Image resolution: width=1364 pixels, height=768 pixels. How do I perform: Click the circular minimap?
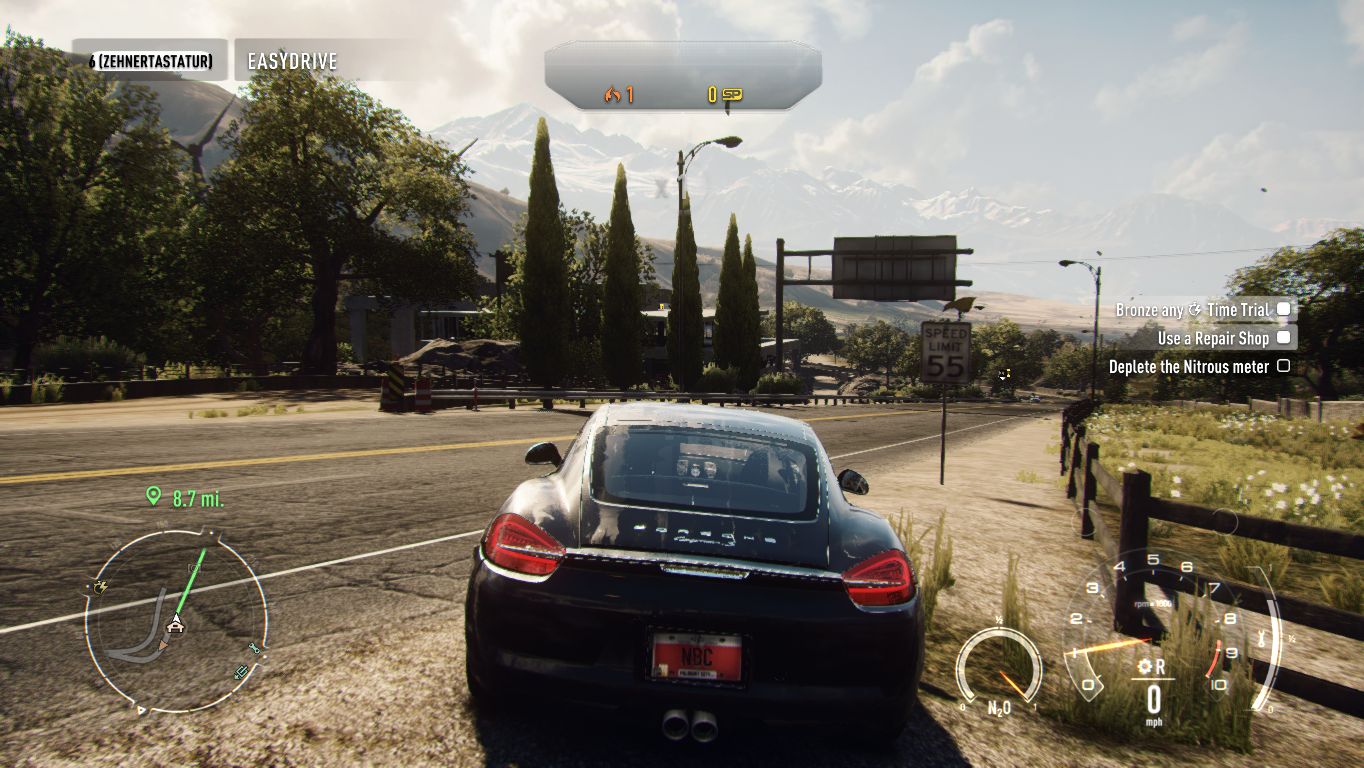(176, 622)
